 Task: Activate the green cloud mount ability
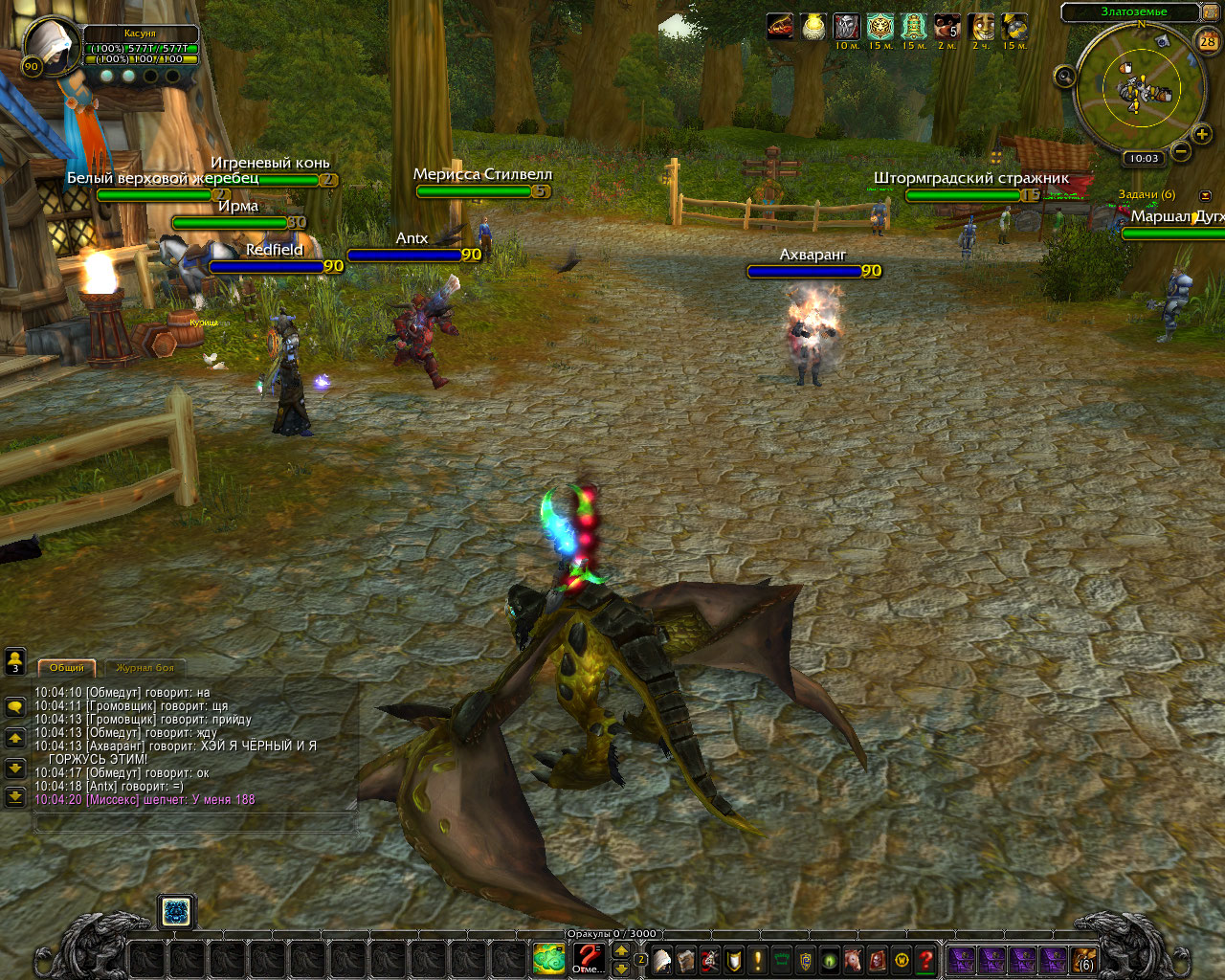click(548, 958)
